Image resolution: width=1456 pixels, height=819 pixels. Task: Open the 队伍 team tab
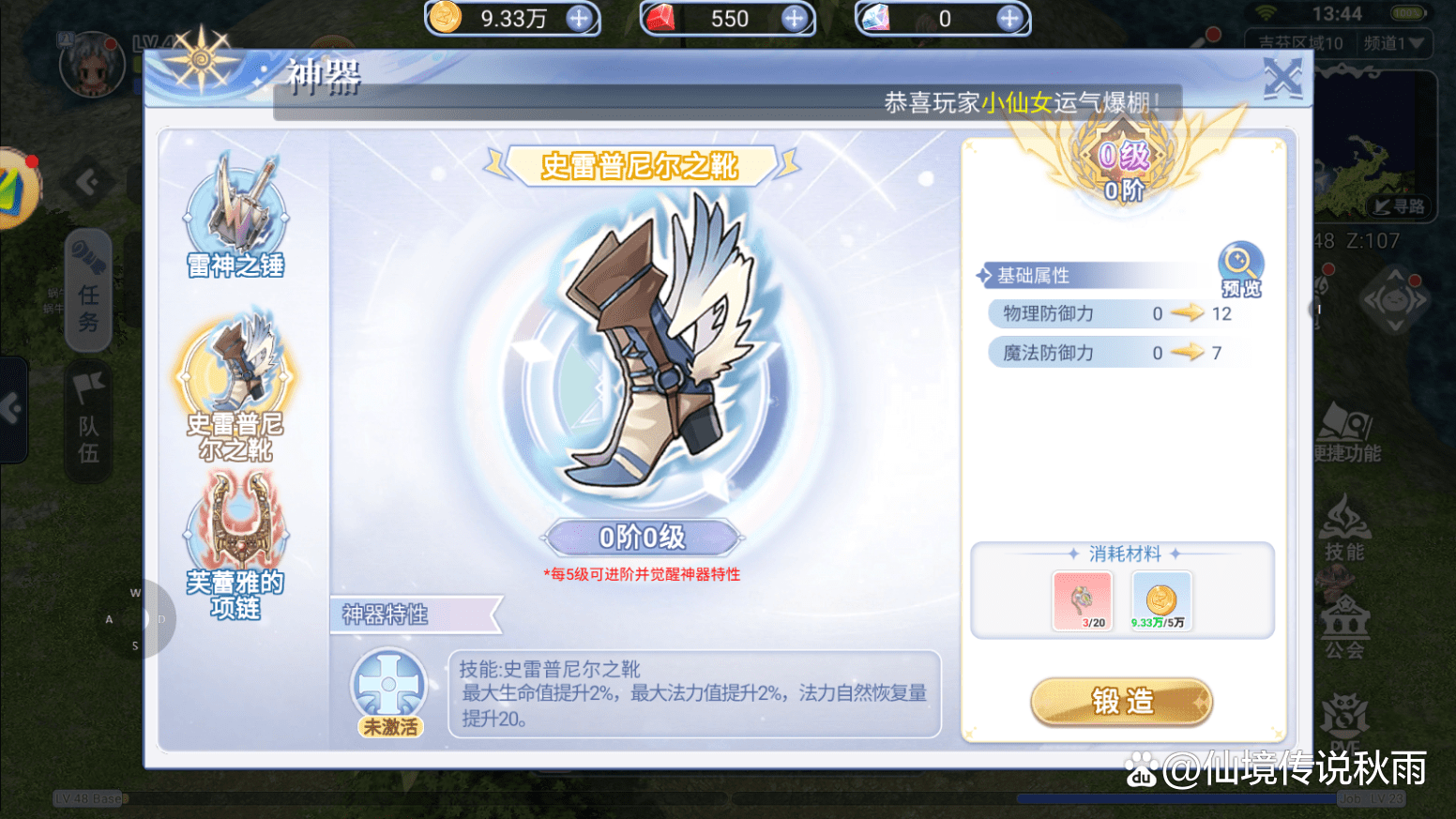(88, 422)
